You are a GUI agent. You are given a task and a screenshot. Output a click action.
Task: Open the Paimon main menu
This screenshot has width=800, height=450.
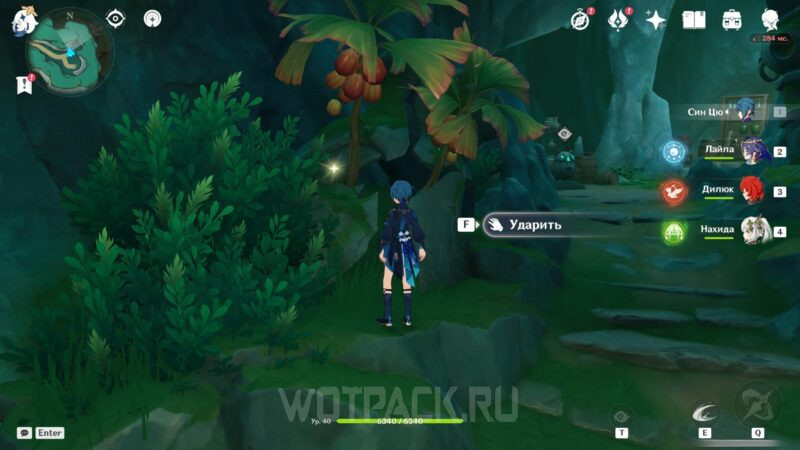(22, 22)
